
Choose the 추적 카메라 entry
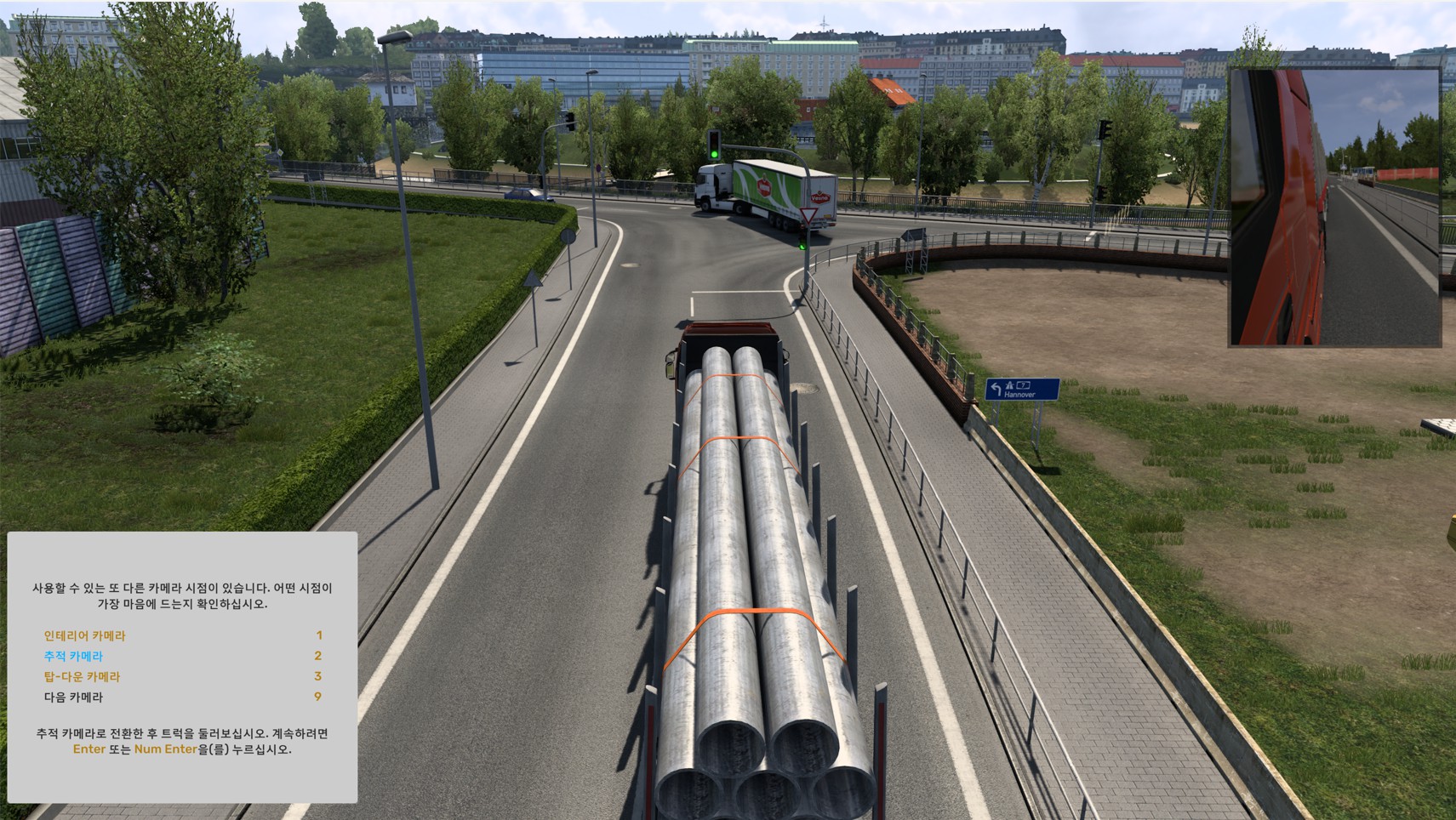73,656
